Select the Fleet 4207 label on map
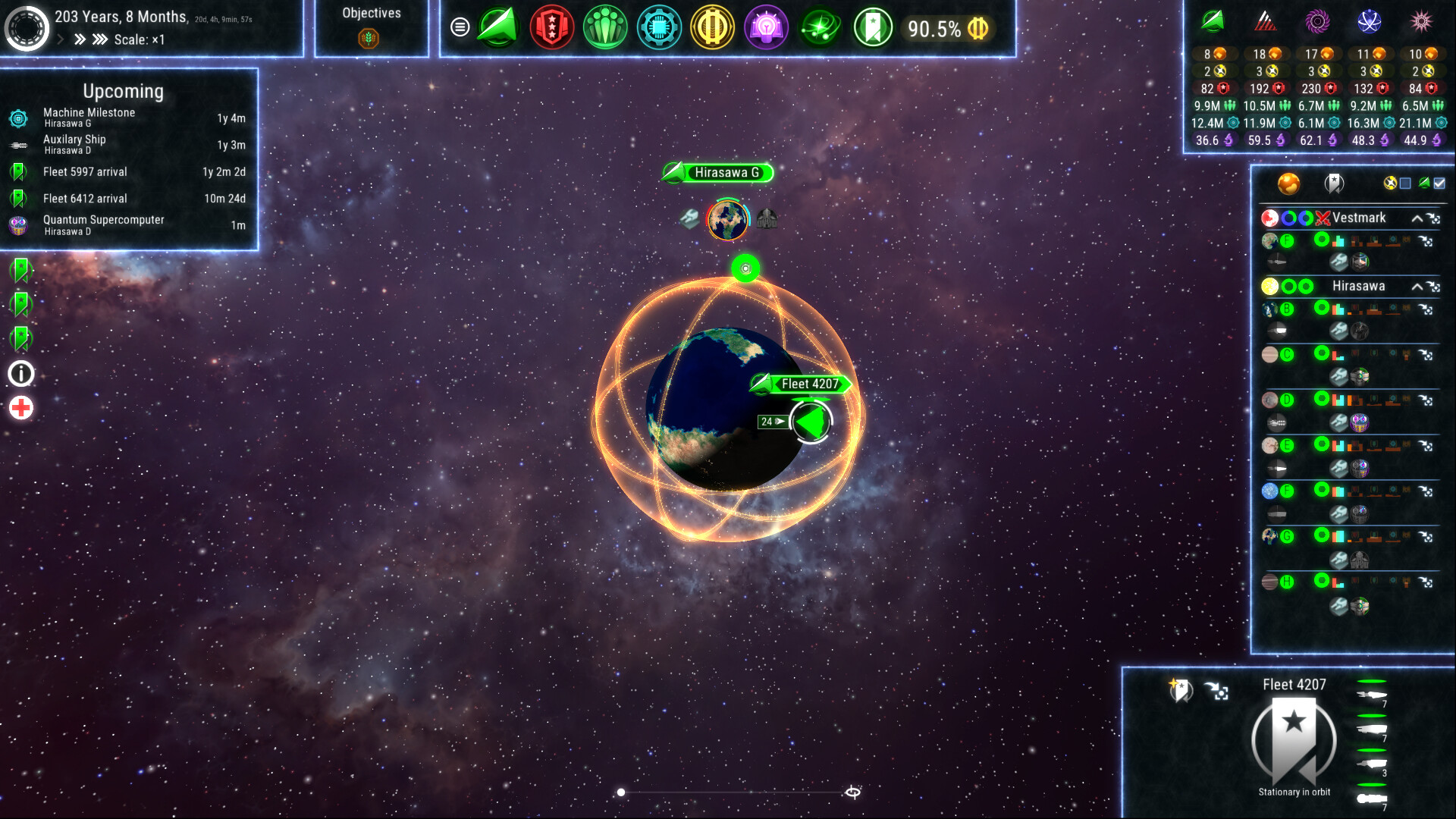This screenshot has width=1456, height=819. [x=809, y=384]
